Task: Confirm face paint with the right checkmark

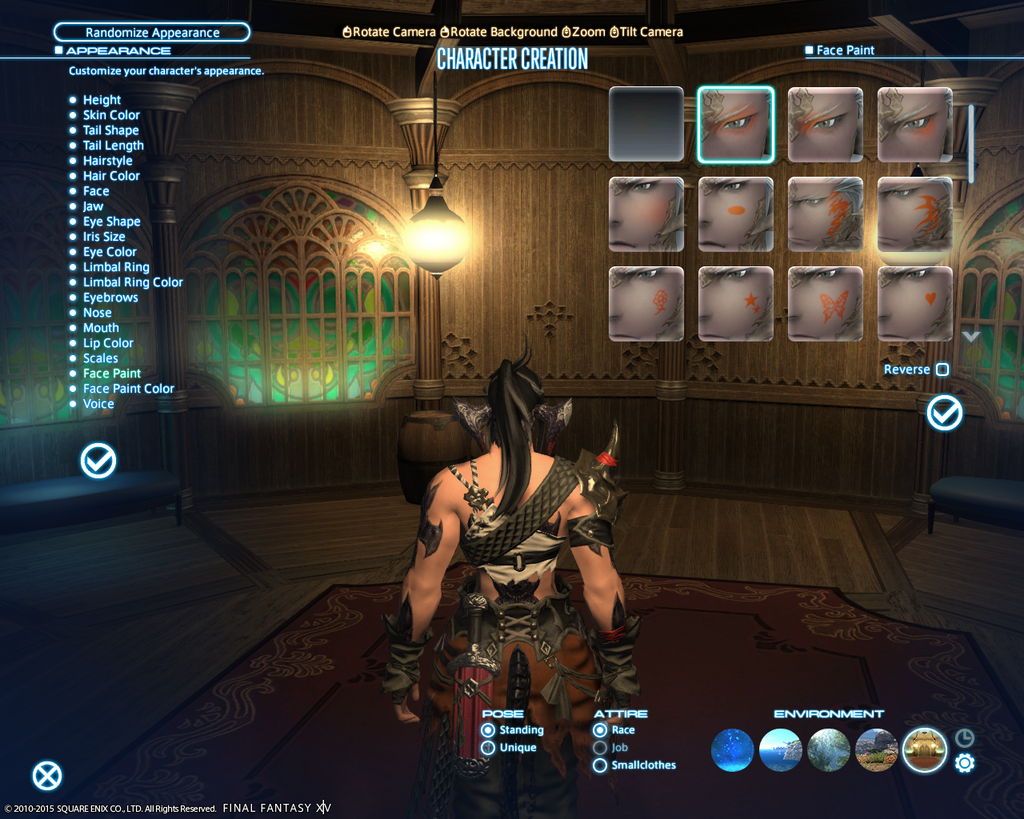Action: [x=944, y=413]
